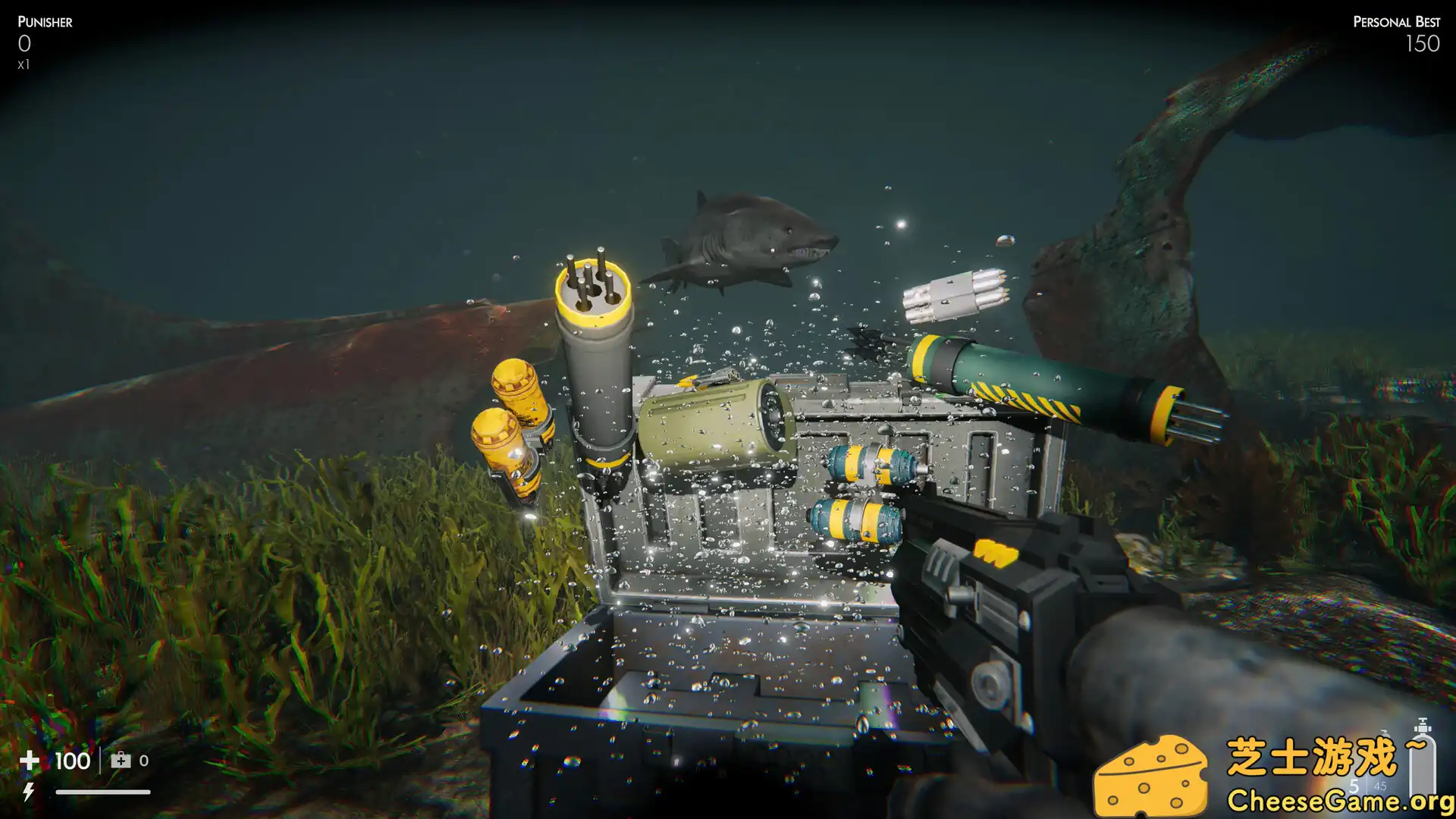Click the Punisher score counter
The width and height of the screenshot is (1456, 819).
[25, 45]
